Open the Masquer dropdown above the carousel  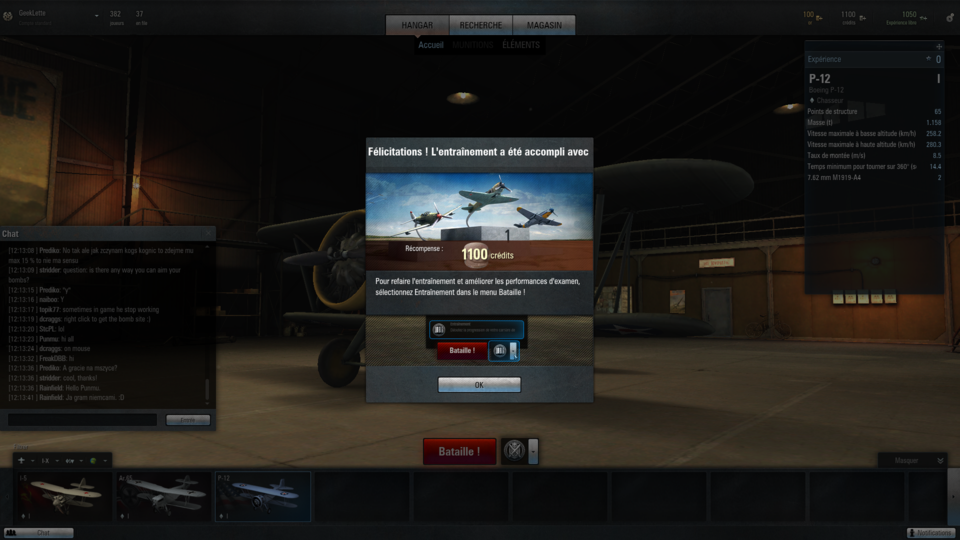(x=912, y=460)
